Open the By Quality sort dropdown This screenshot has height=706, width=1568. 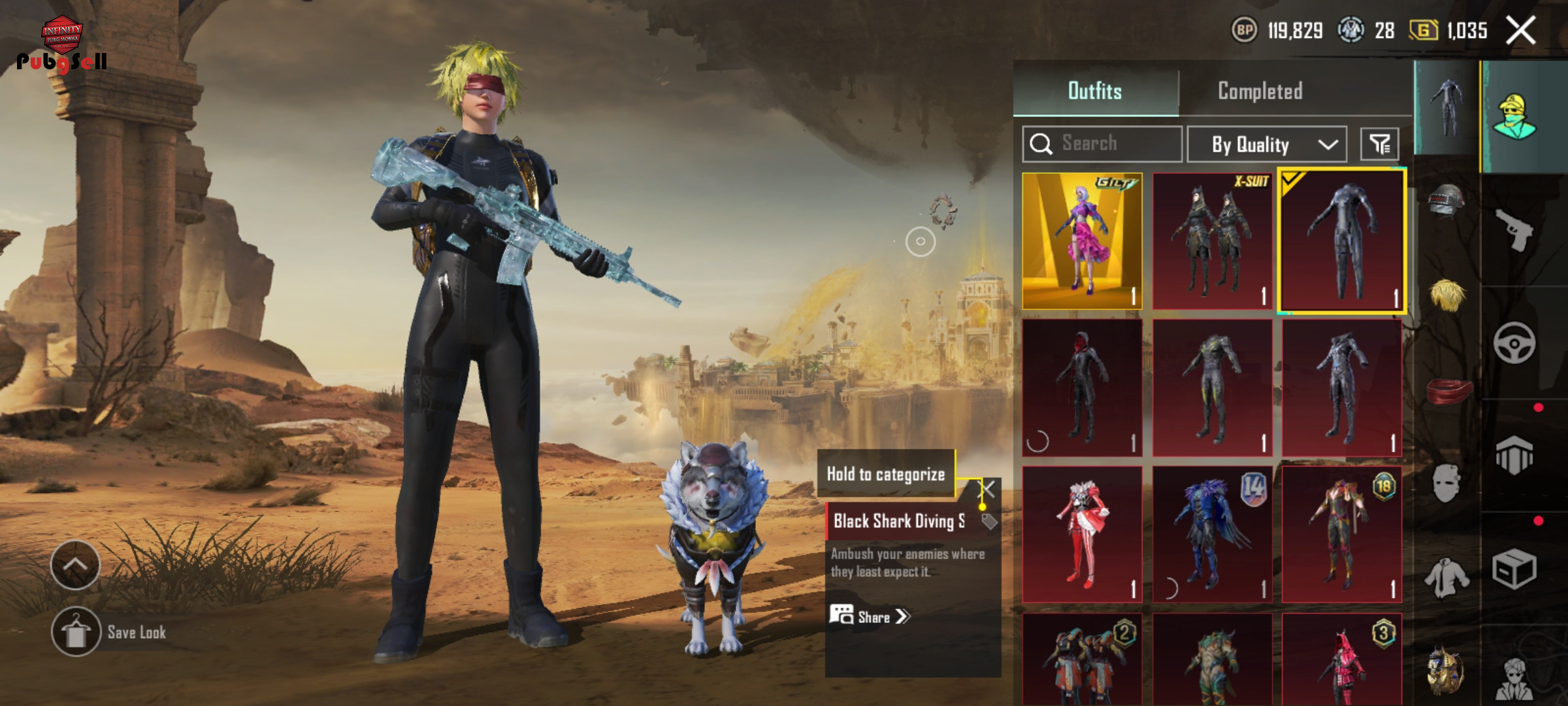coord(1266,144)
